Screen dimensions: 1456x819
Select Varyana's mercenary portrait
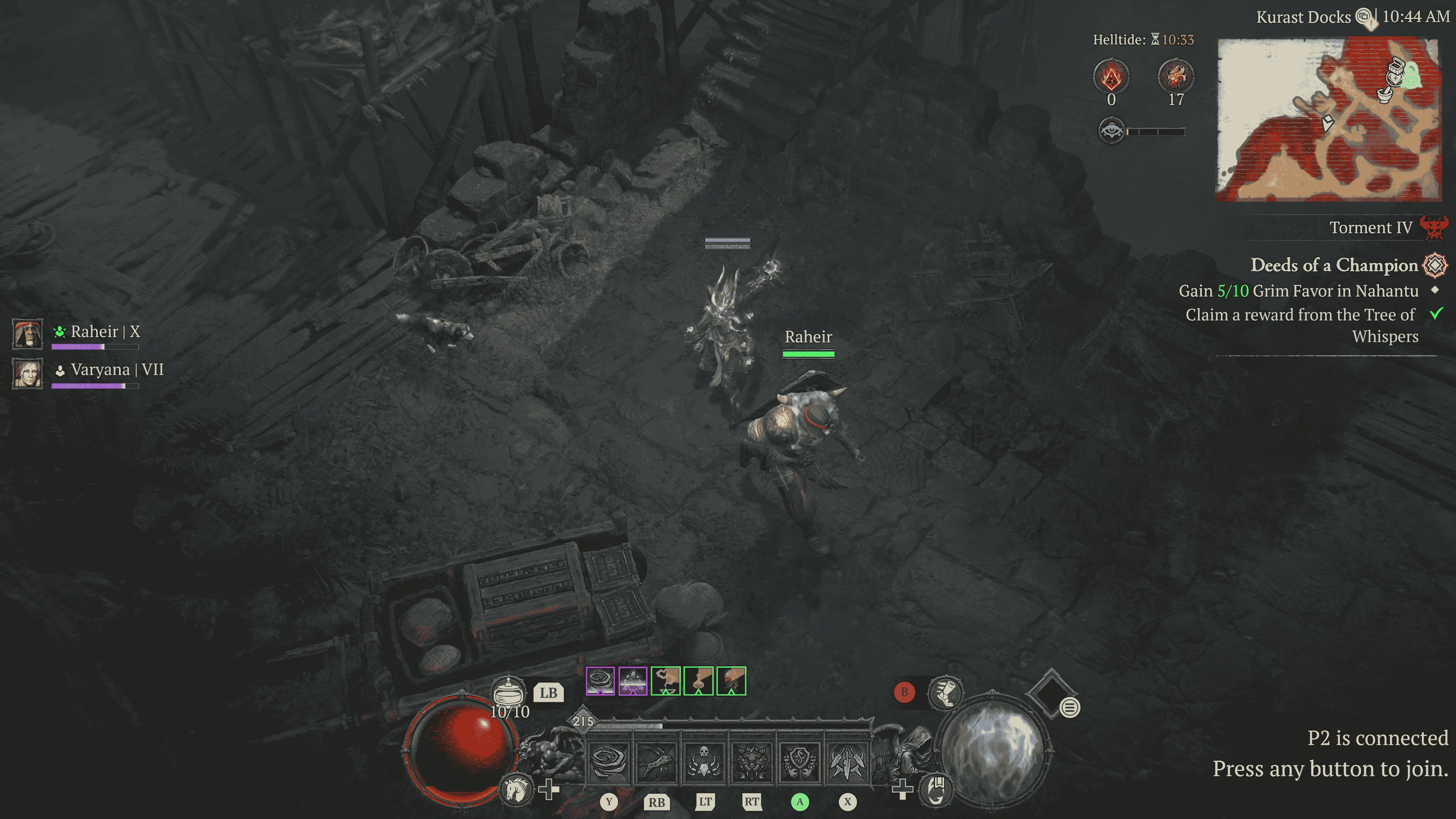click(27, 373)
